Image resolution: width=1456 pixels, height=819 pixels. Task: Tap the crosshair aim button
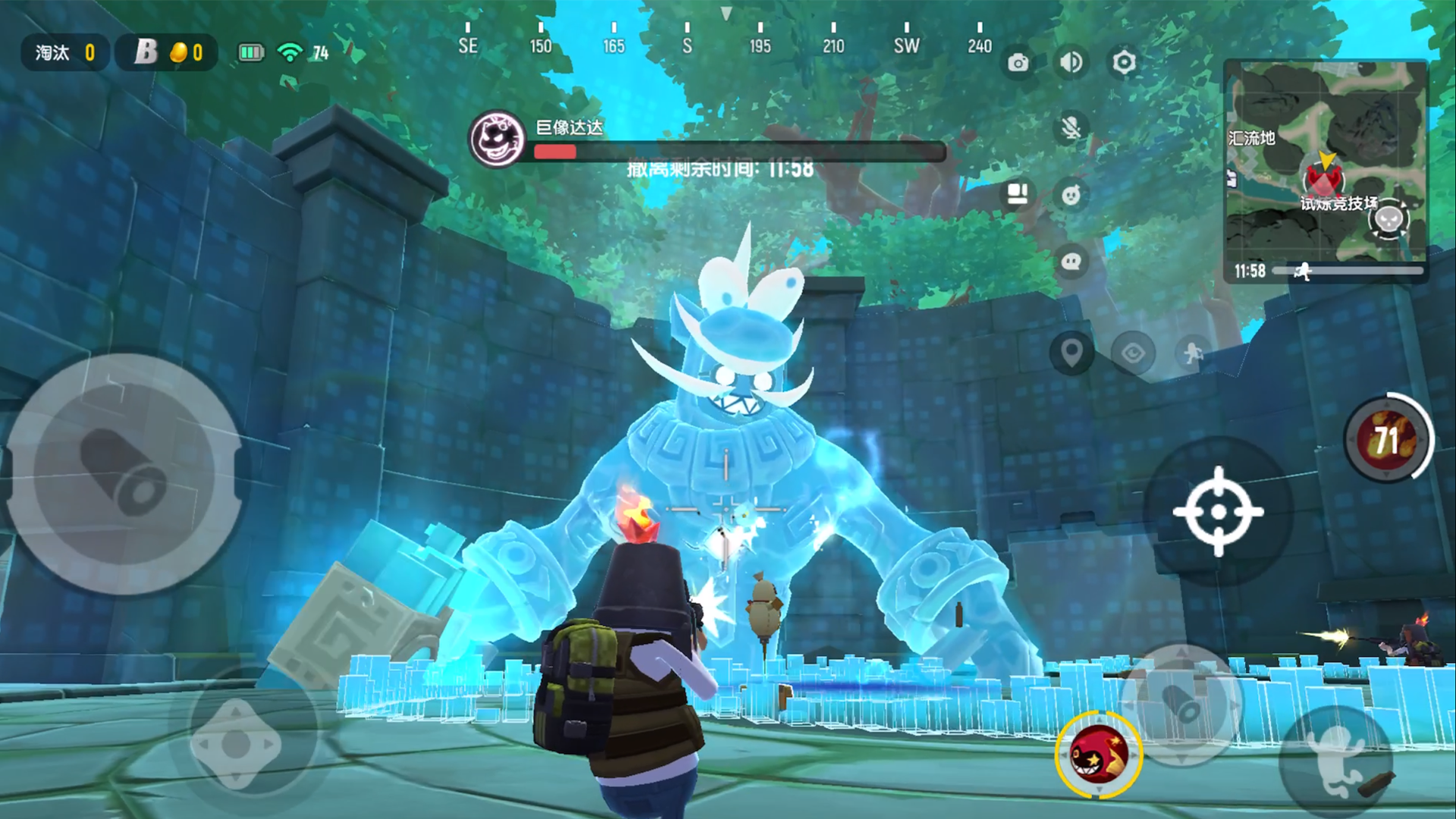[1218, 512]
